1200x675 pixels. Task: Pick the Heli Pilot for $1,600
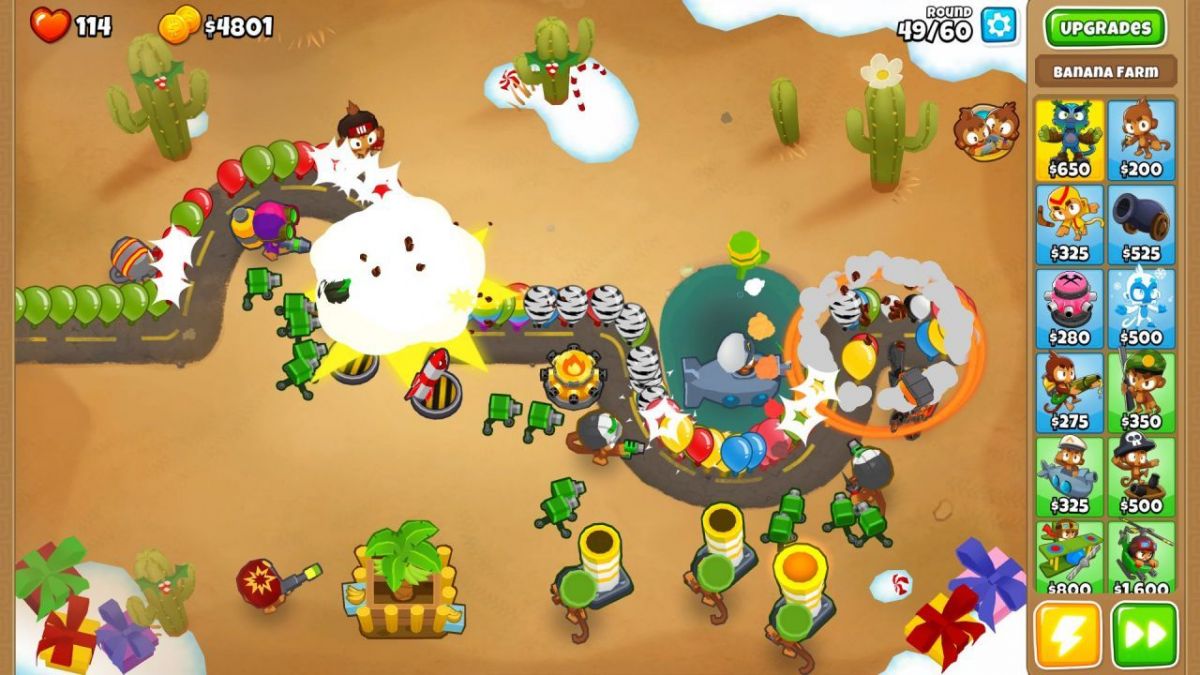pos(1141,556)
